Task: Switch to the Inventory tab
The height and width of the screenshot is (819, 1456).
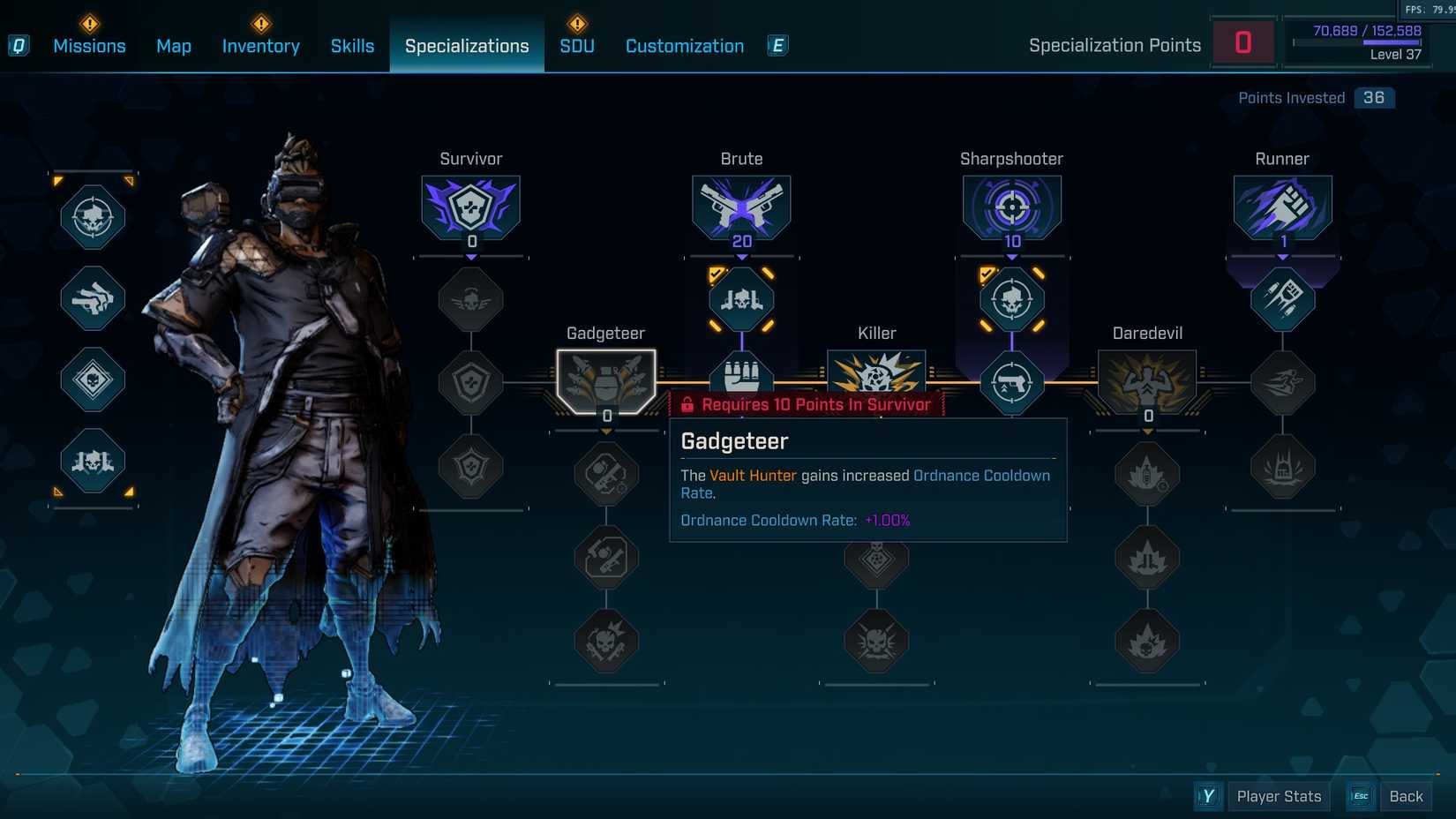Action: click(x=260, y=45)
